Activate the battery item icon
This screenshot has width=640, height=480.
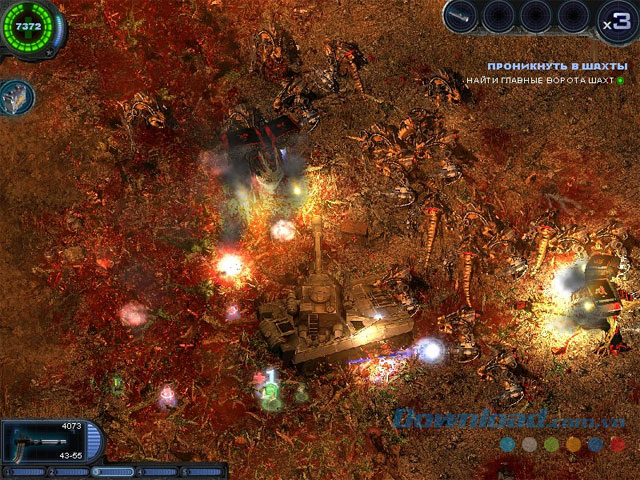tap(17, 96)
